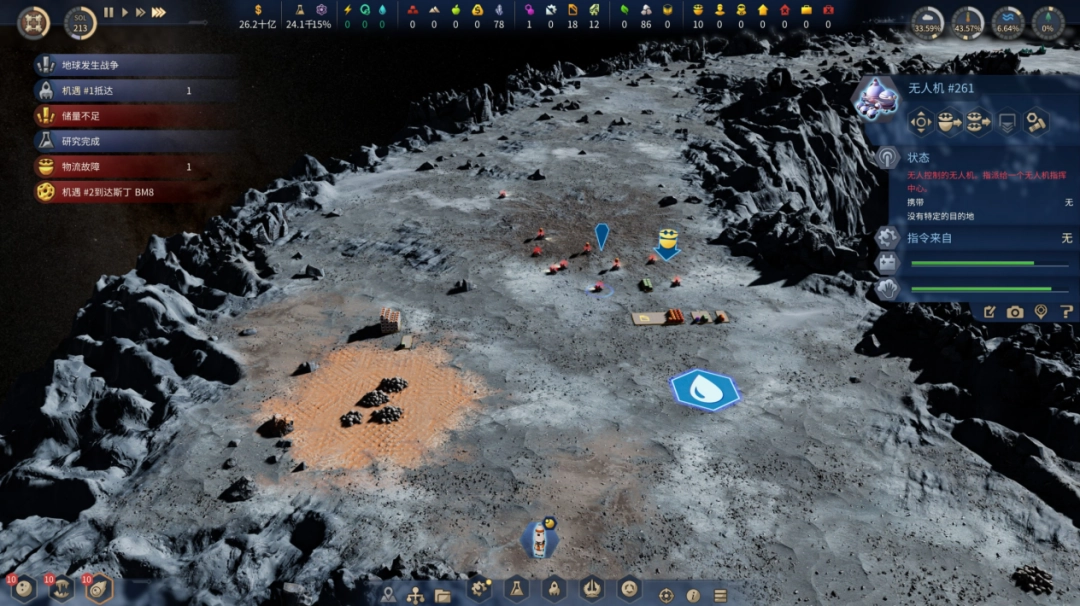Set game speed to fastest triple arrow

[158, 12]
